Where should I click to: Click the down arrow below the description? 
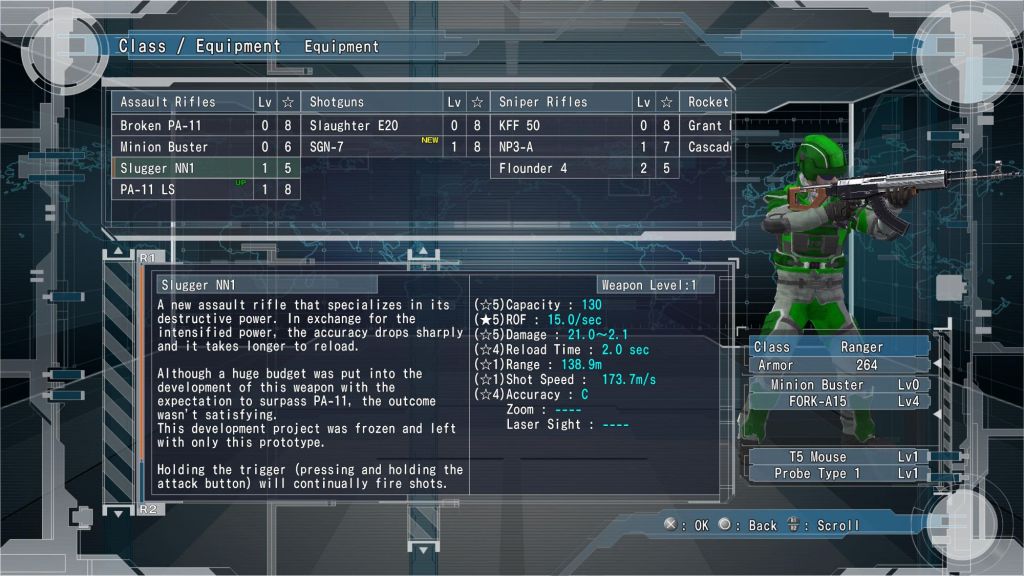coord(118,512)
